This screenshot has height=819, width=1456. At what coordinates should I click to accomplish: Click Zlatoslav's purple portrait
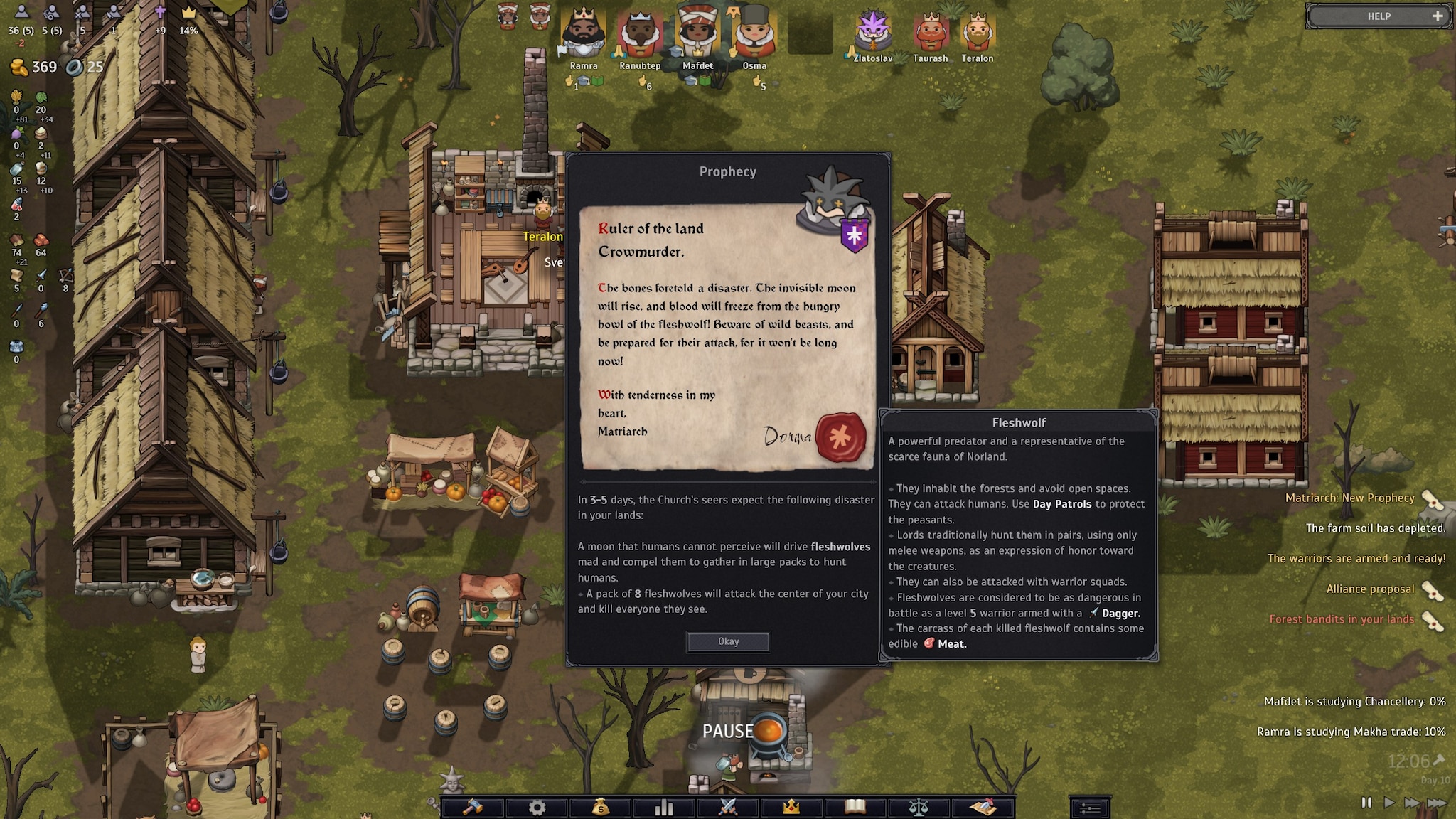click(873, 32)
